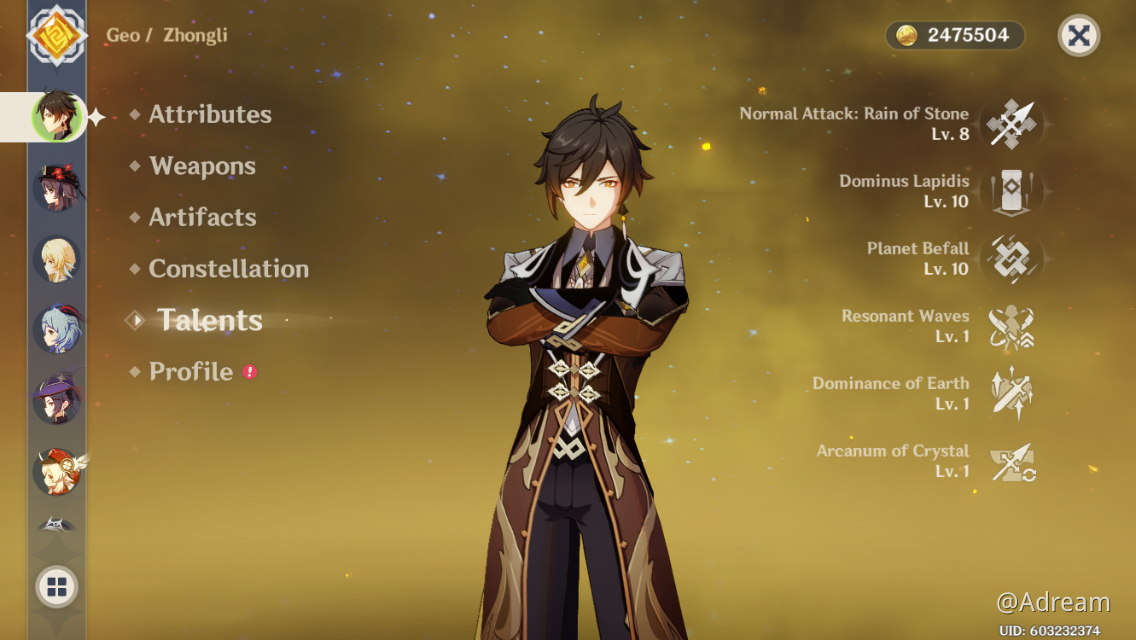
Task: View Zhongli's Constellation page
Action: (228, 269)
